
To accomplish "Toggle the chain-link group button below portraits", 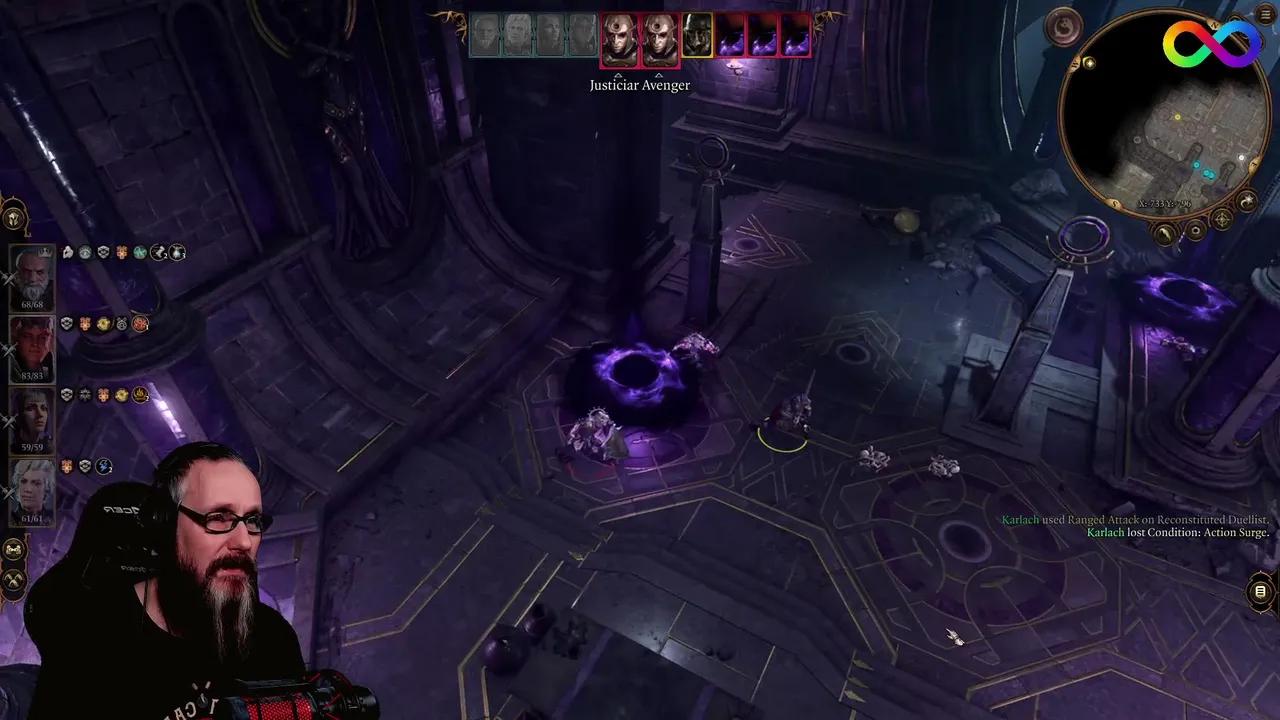I will 14,551.
